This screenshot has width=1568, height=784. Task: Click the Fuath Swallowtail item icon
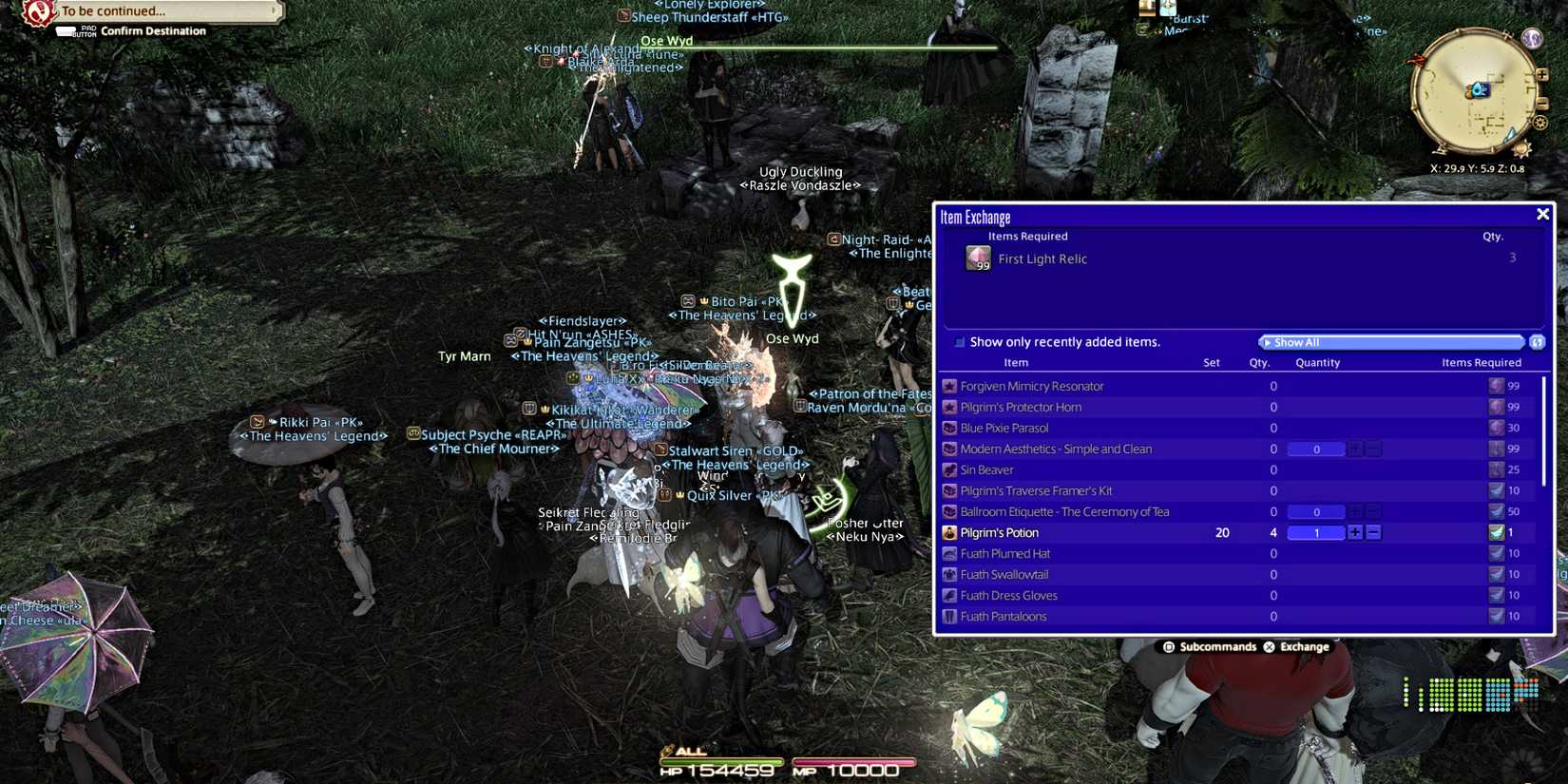point(949,574)
